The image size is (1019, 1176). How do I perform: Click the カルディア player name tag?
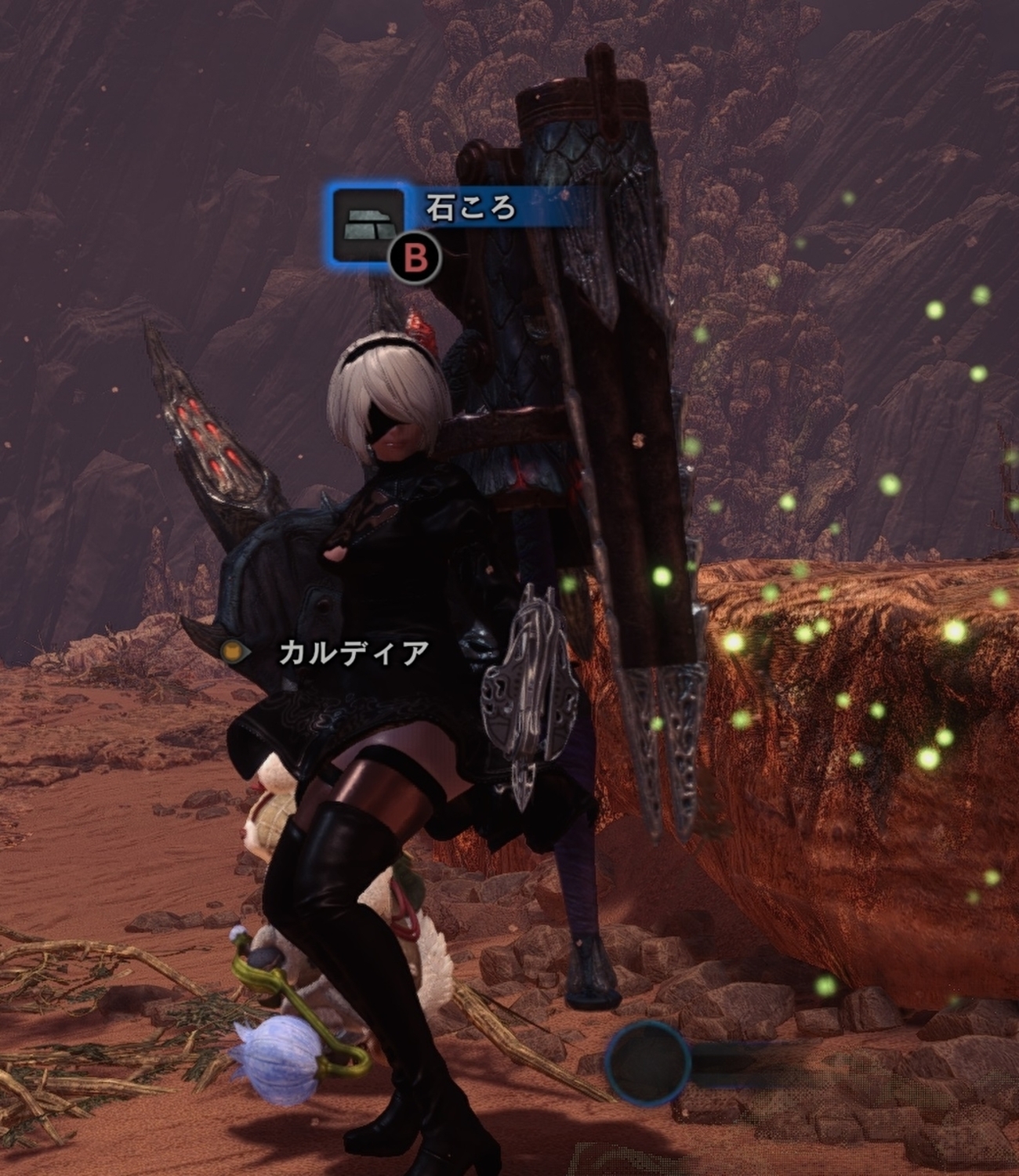click(353, 653)
